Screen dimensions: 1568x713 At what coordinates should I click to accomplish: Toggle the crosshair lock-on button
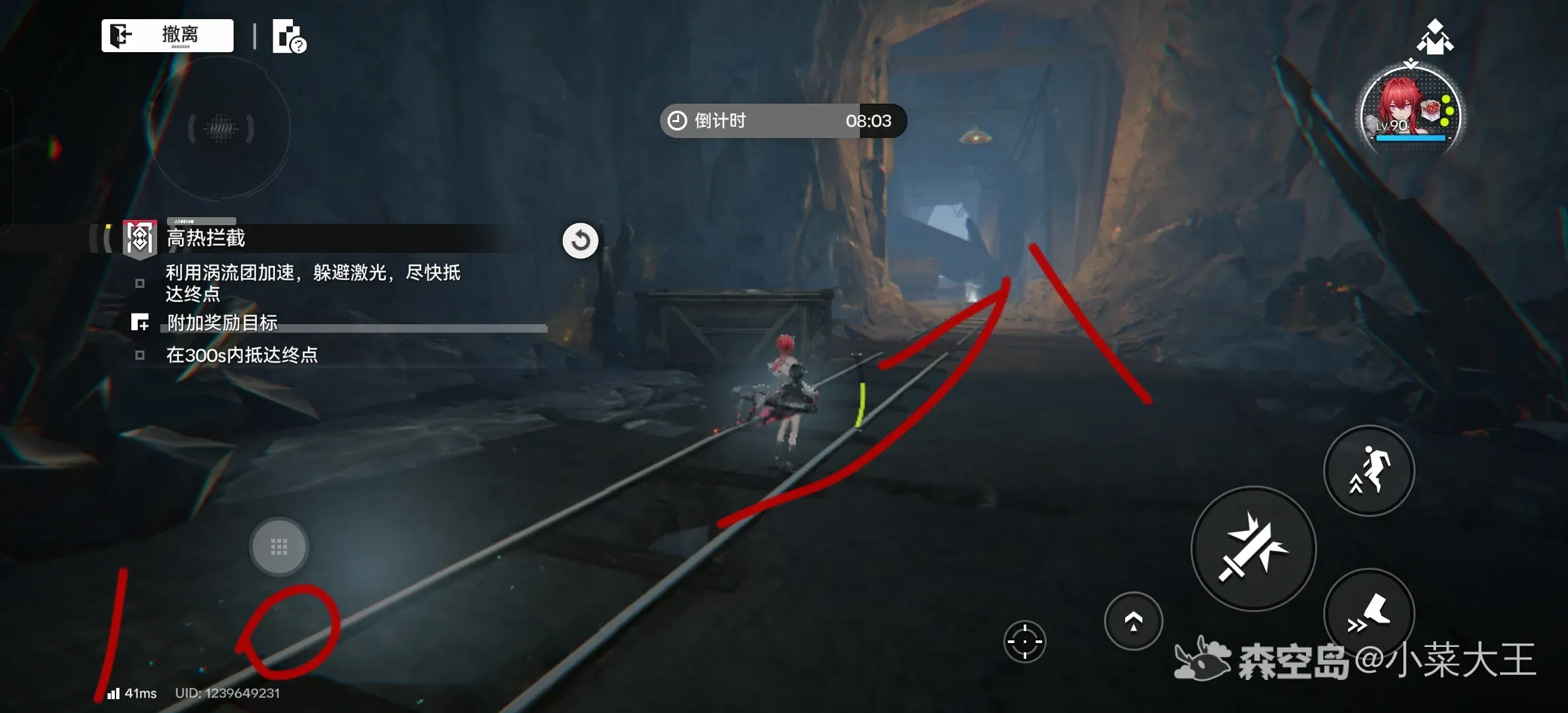click(1024, 641)
